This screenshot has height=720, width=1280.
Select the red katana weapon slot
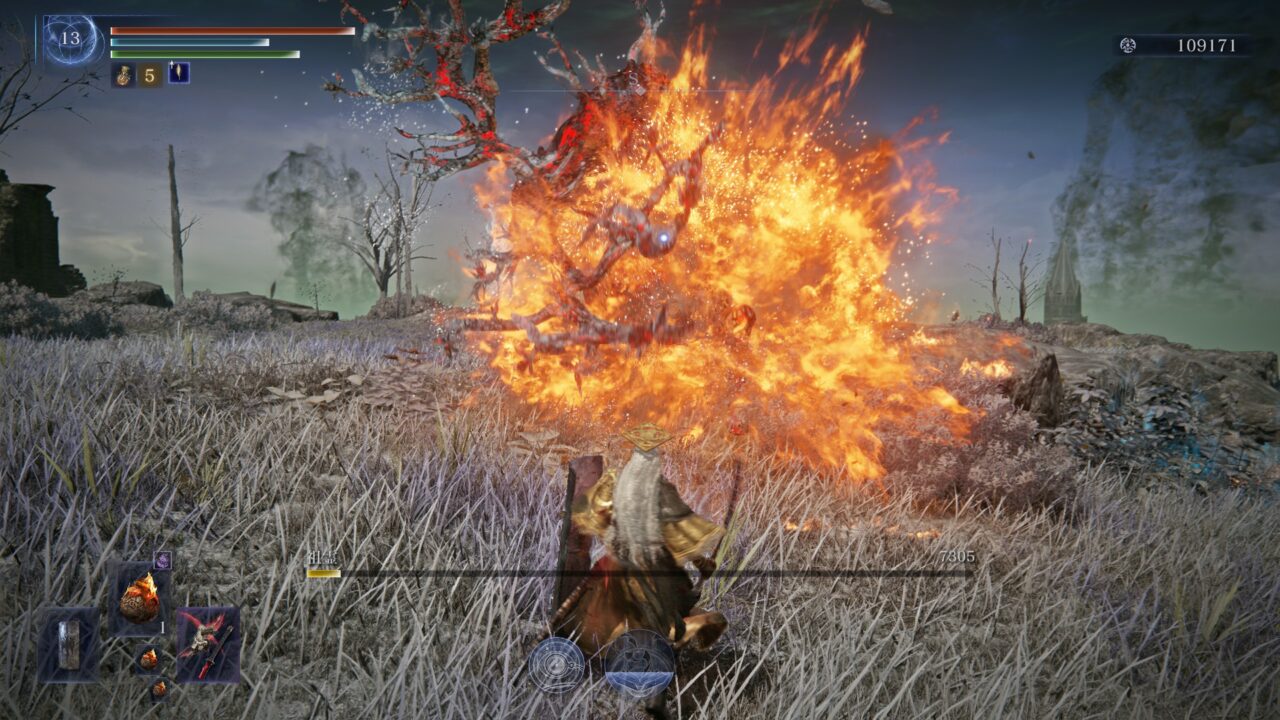click(x=208, y=644)
